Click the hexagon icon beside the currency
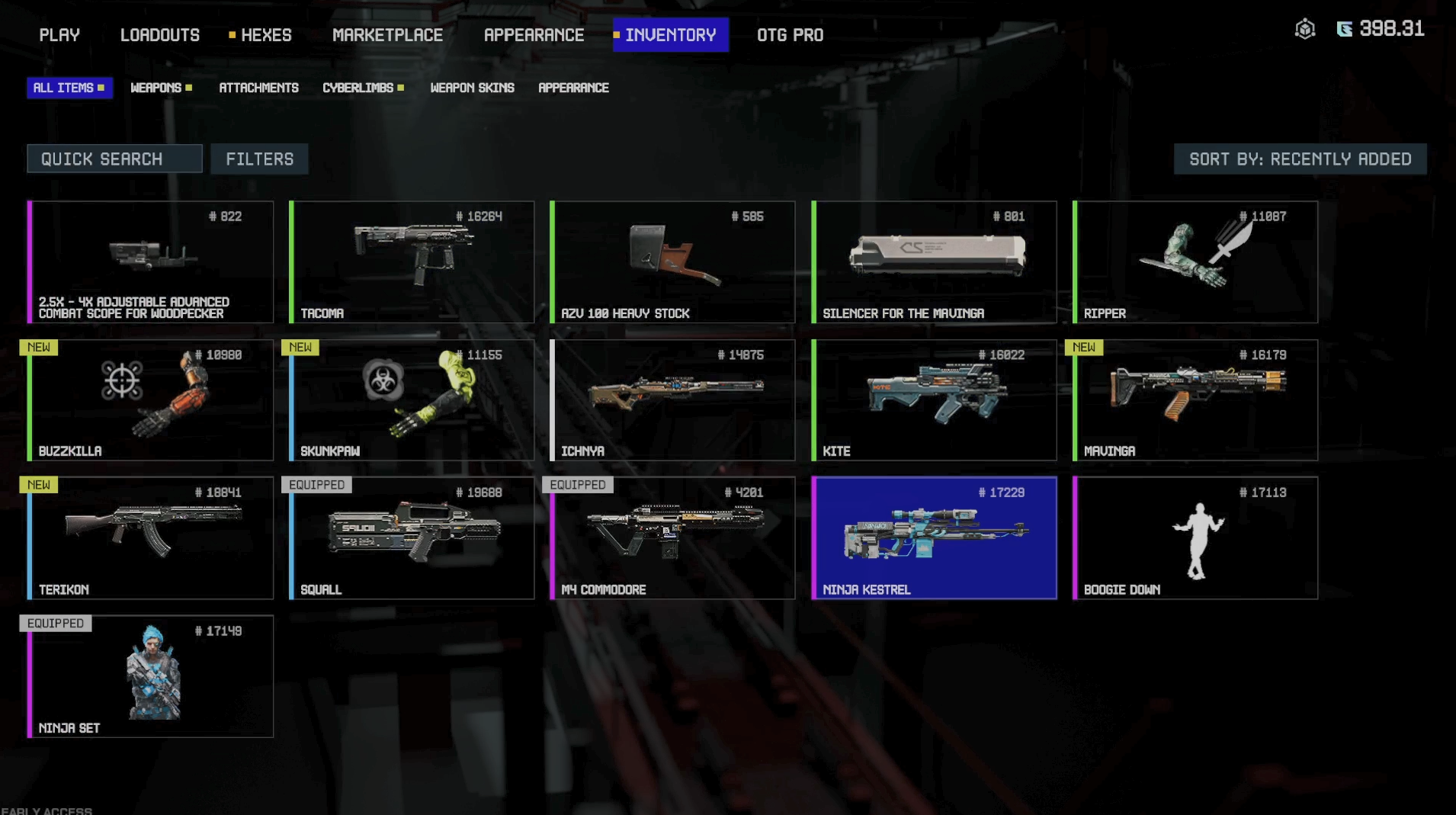 pyautogui.click(x=1304, y=29)
